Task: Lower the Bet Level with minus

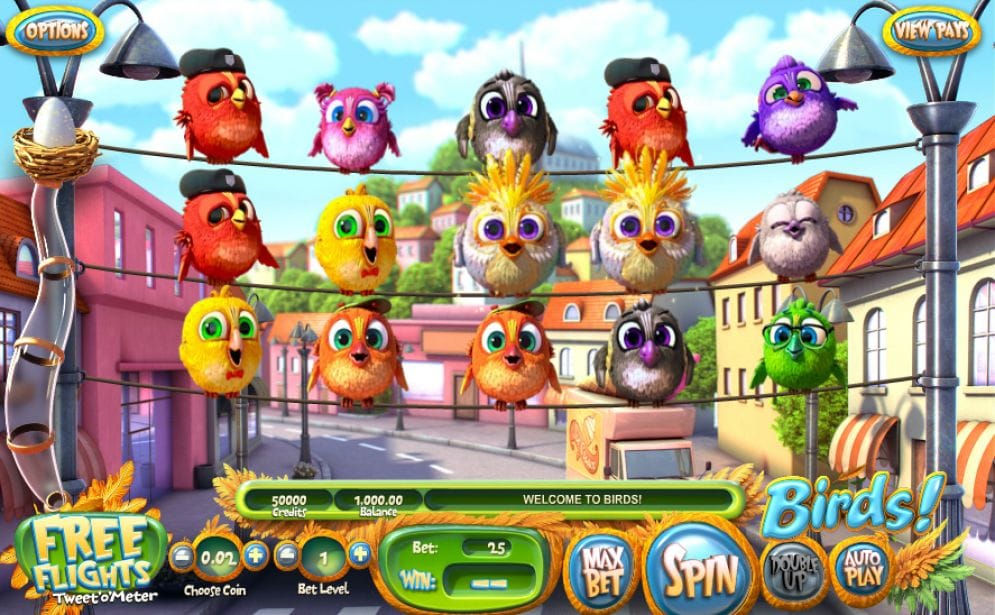Action: point(286,556)
